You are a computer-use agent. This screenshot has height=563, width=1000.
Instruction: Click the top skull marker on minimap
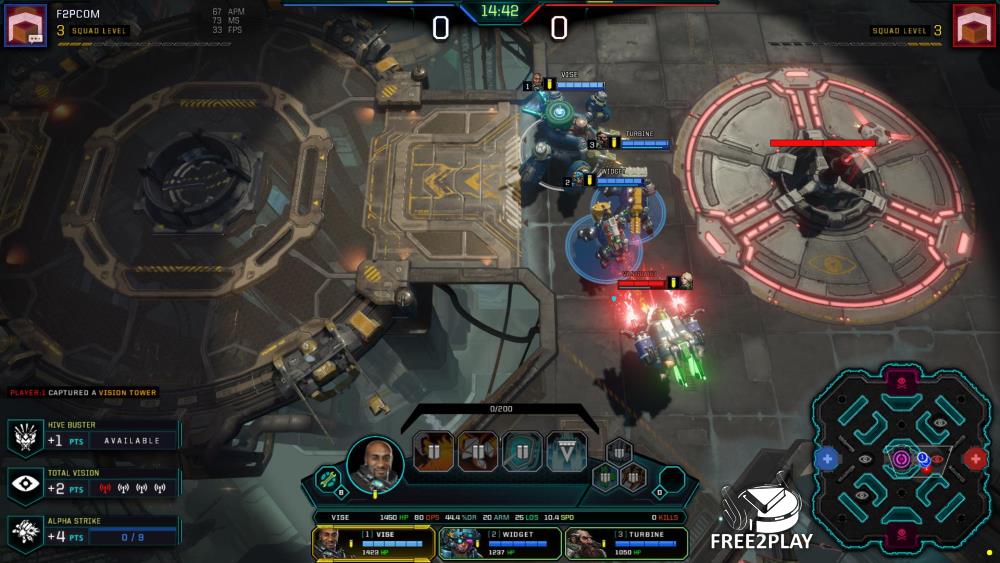pyautogui.click(x=901, y=381)
